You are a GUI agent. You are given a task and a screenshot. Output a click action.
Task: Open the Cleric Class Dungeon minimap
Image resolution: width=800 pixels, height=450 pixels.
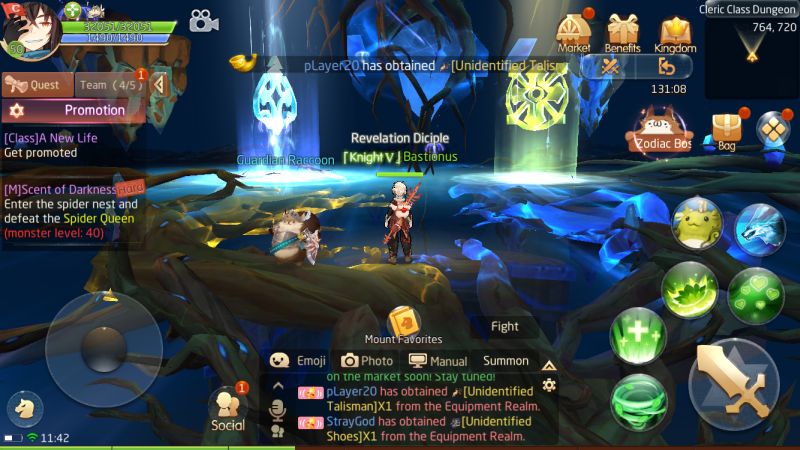[752, 50]
